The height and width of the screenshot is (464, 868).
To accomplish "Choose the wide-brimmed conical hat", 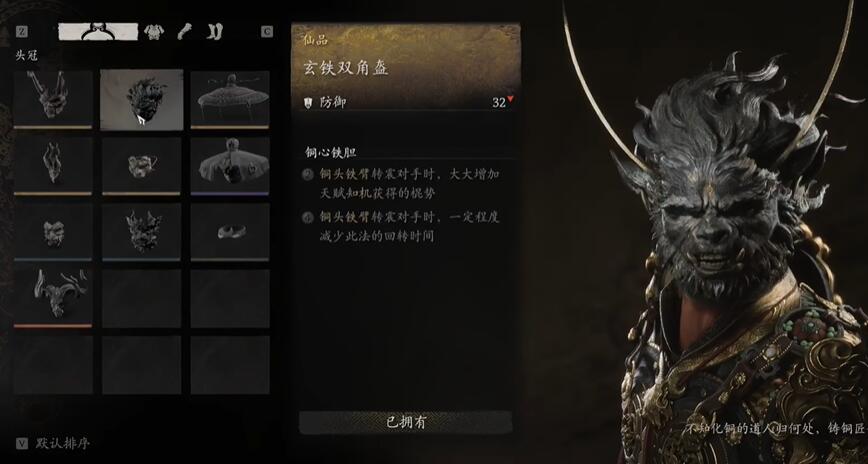I will point(230,99).
